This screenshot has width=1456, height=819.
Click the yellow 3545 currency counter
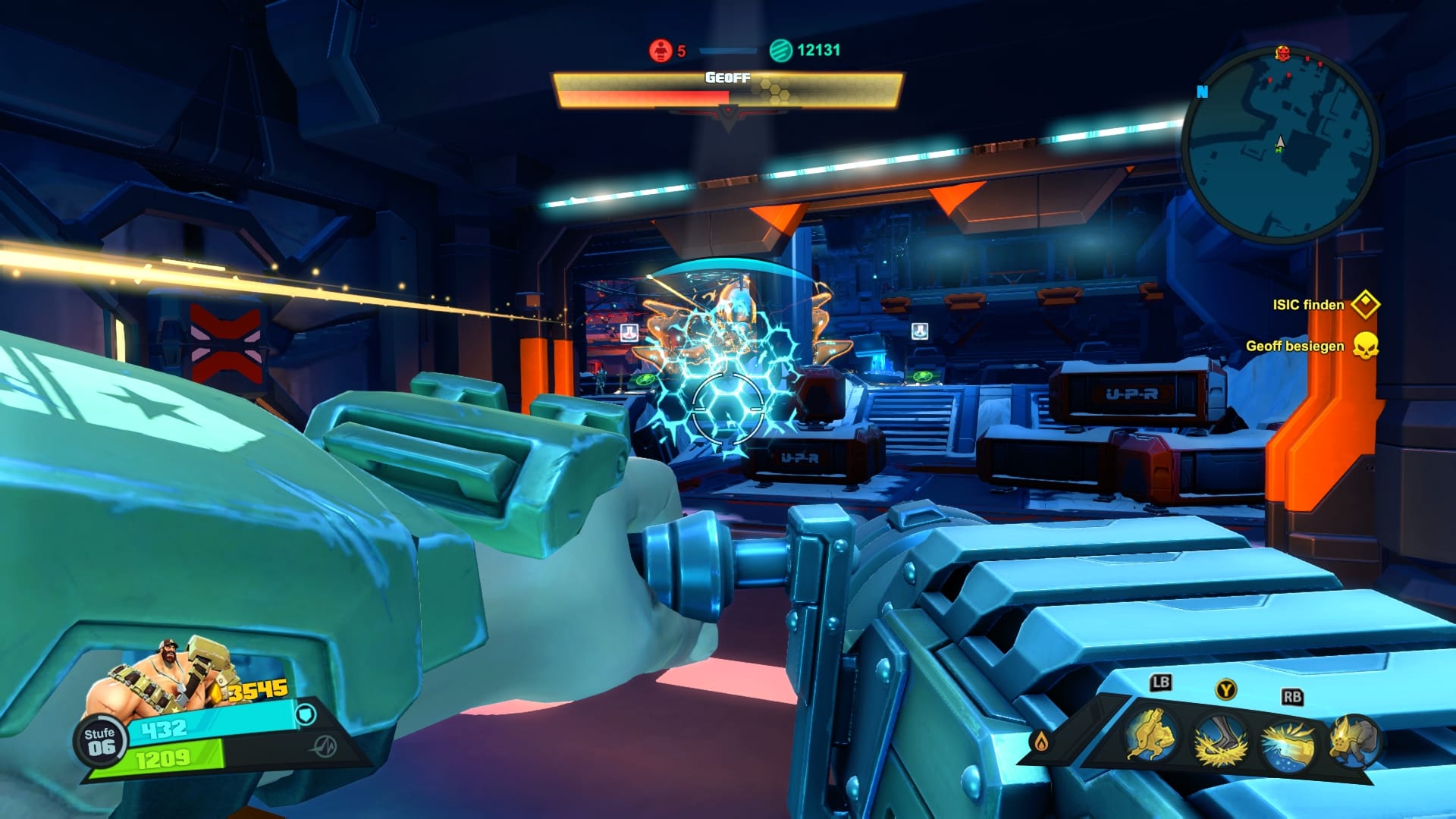258,689
